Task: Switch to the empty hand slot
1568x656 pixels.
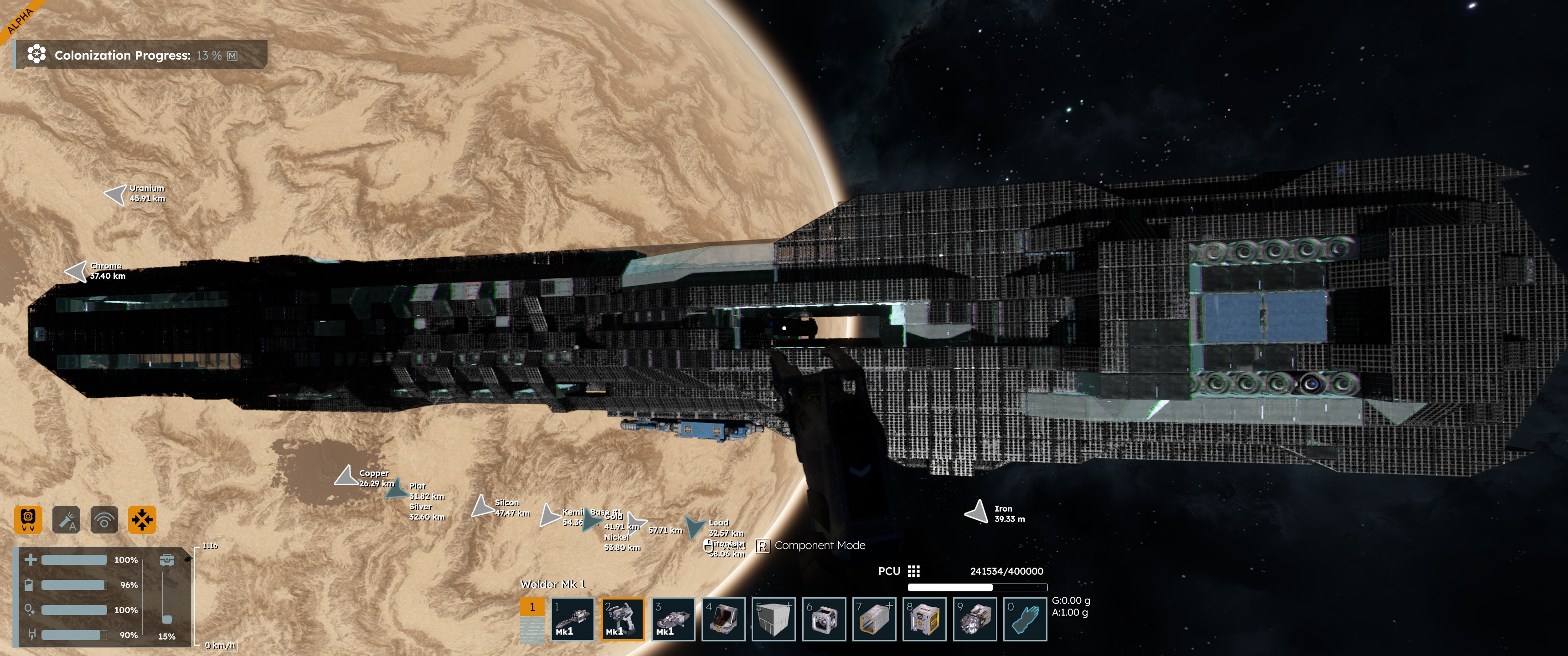Action: pyautogui.click(x=1025, y=619)
